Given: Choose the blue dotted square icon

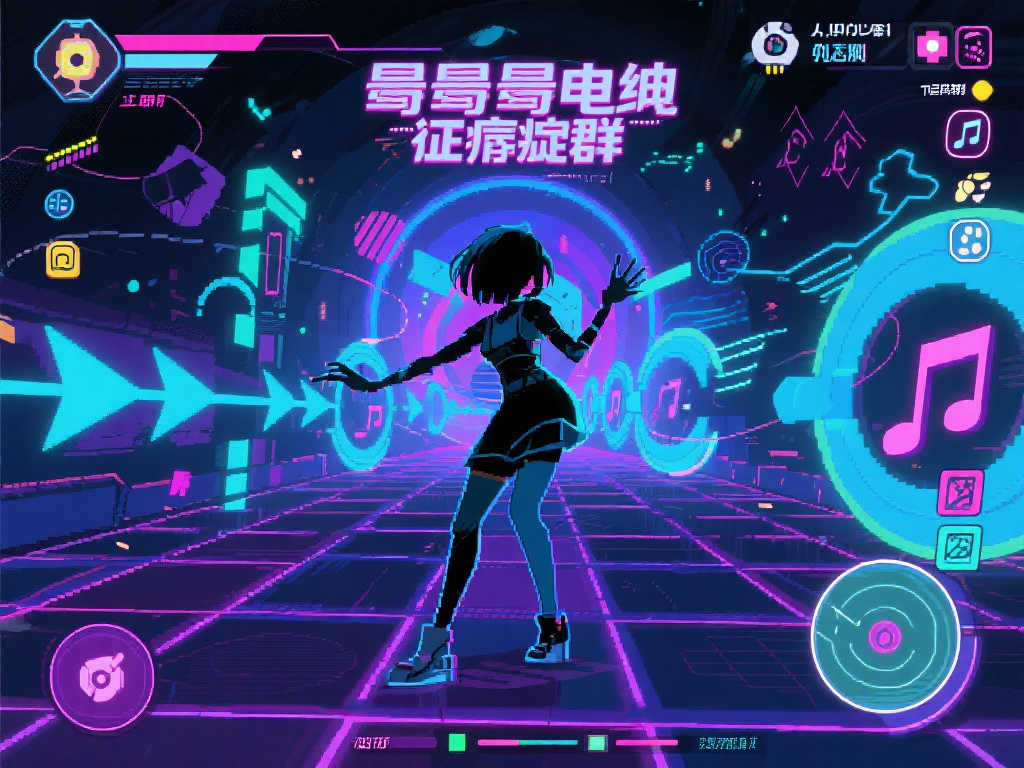Looking at the screenshot, I should pos(969,238).
